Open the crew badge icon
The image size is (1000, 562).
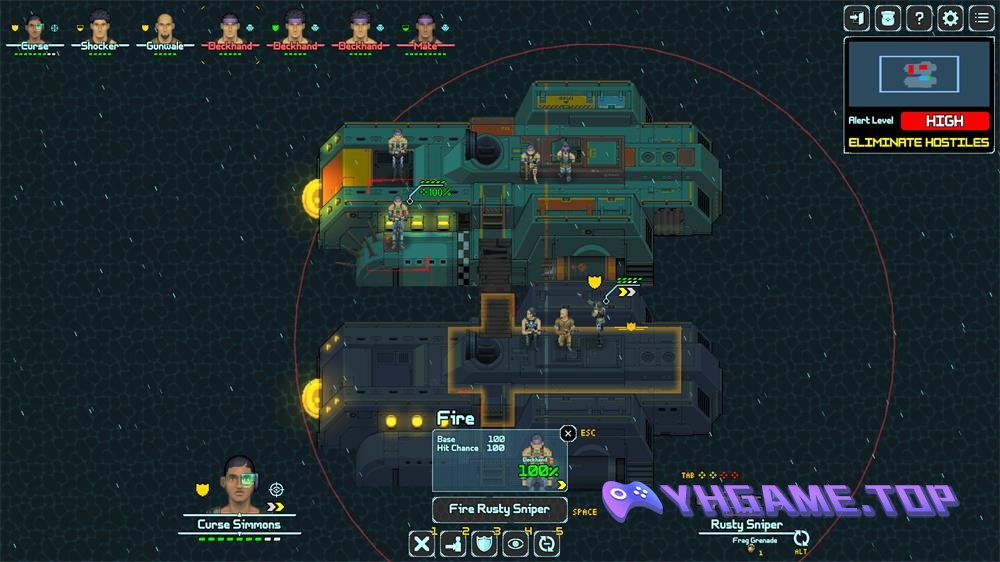tap(888, 17)
